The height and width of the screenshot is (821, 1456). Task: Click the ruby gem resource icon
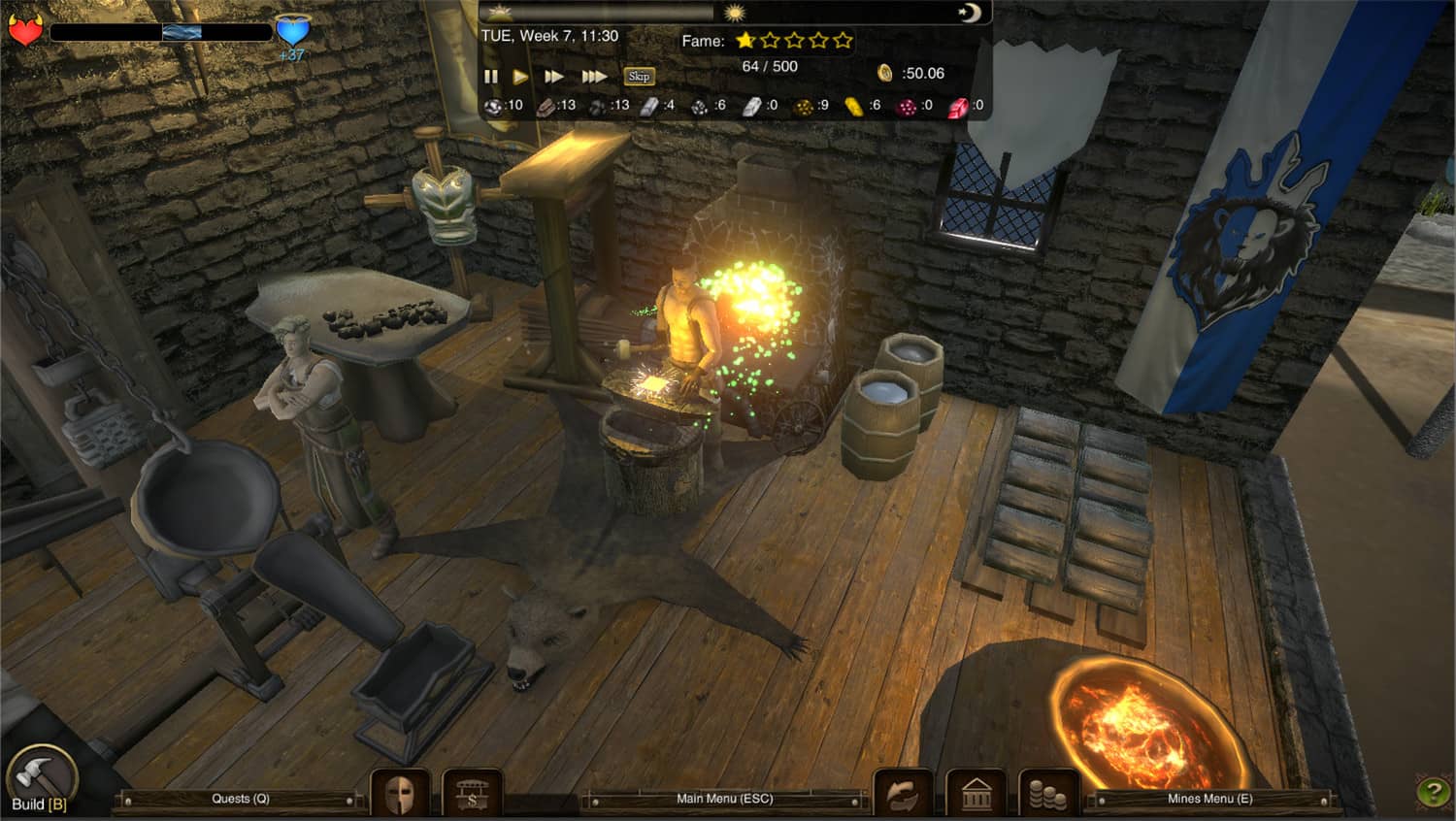tap(961, 105)
